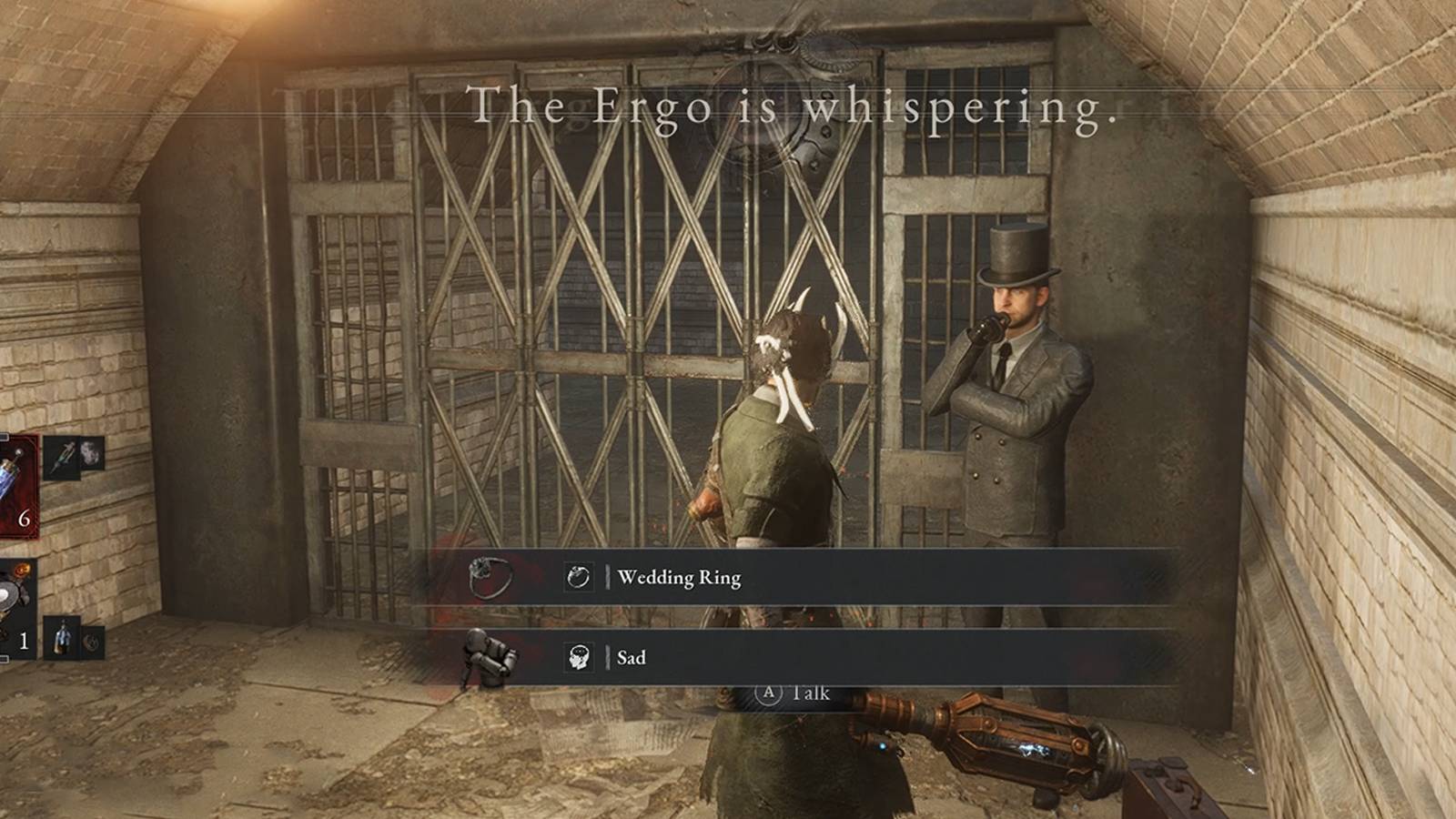The image size is (1456, 819).
Task: Click the sad face icon beside the Sad option
Action: click(581, 657)
